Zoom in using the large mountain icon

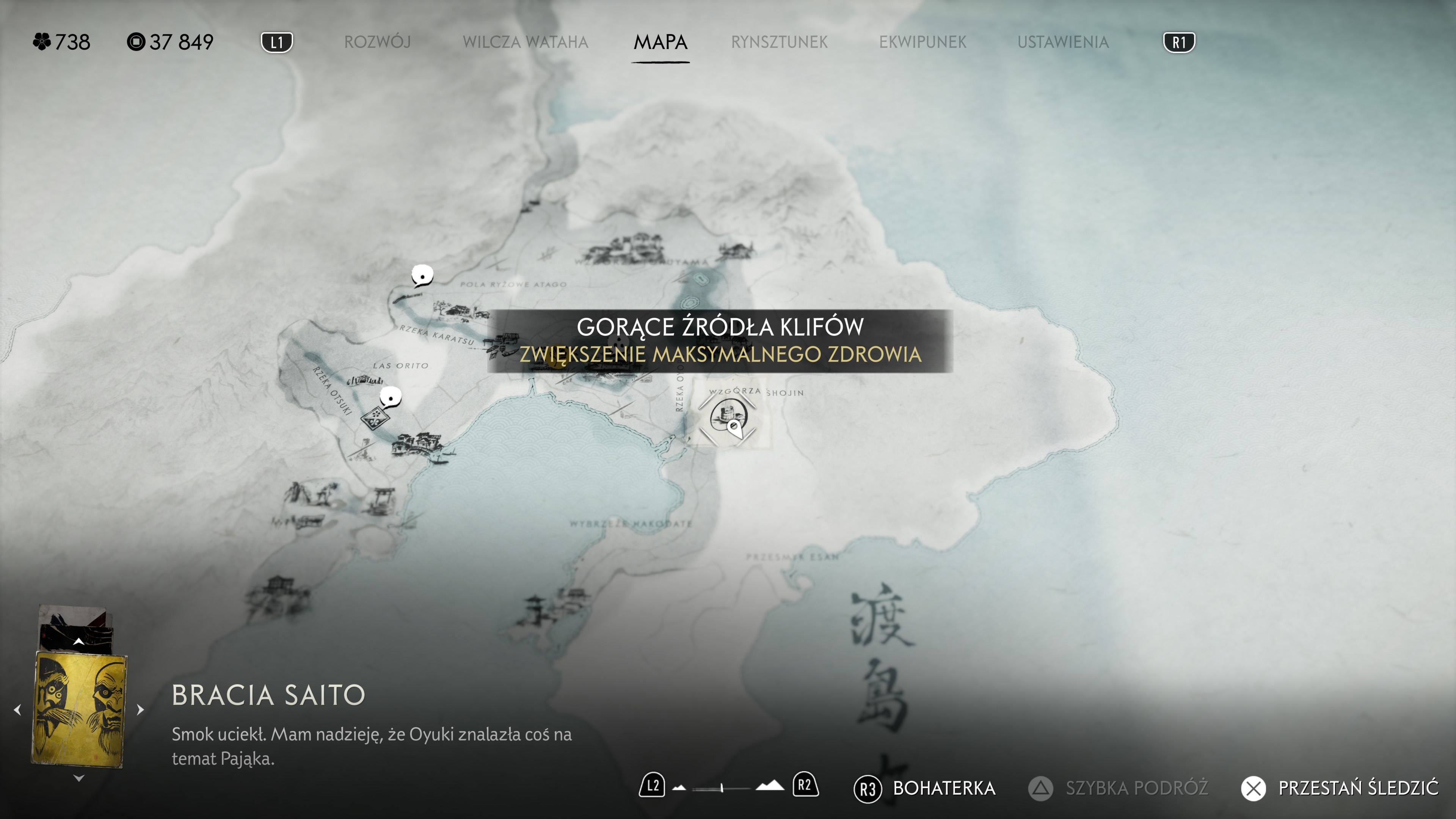coord(770,786)
